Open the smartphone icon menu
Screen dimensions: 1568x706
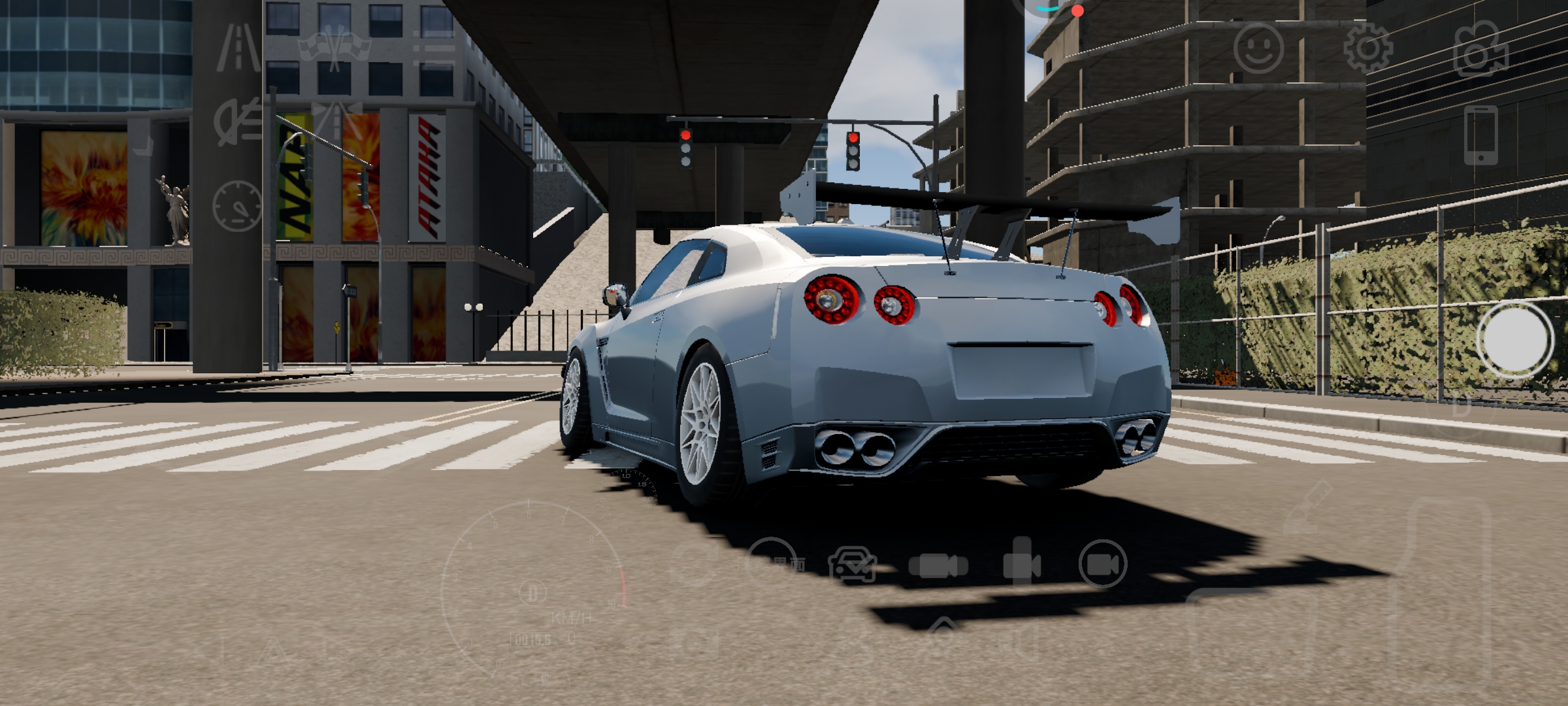coord(1480,135)
